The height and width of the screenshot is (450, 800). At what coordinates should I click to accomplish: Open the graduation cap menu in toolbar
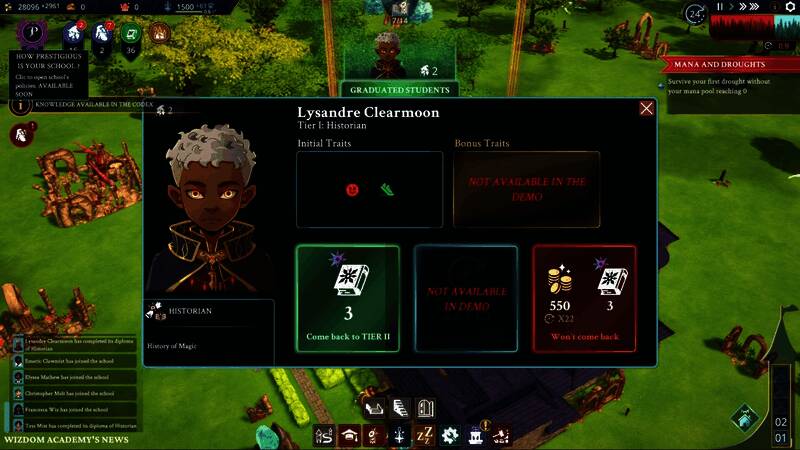point(349,436)
